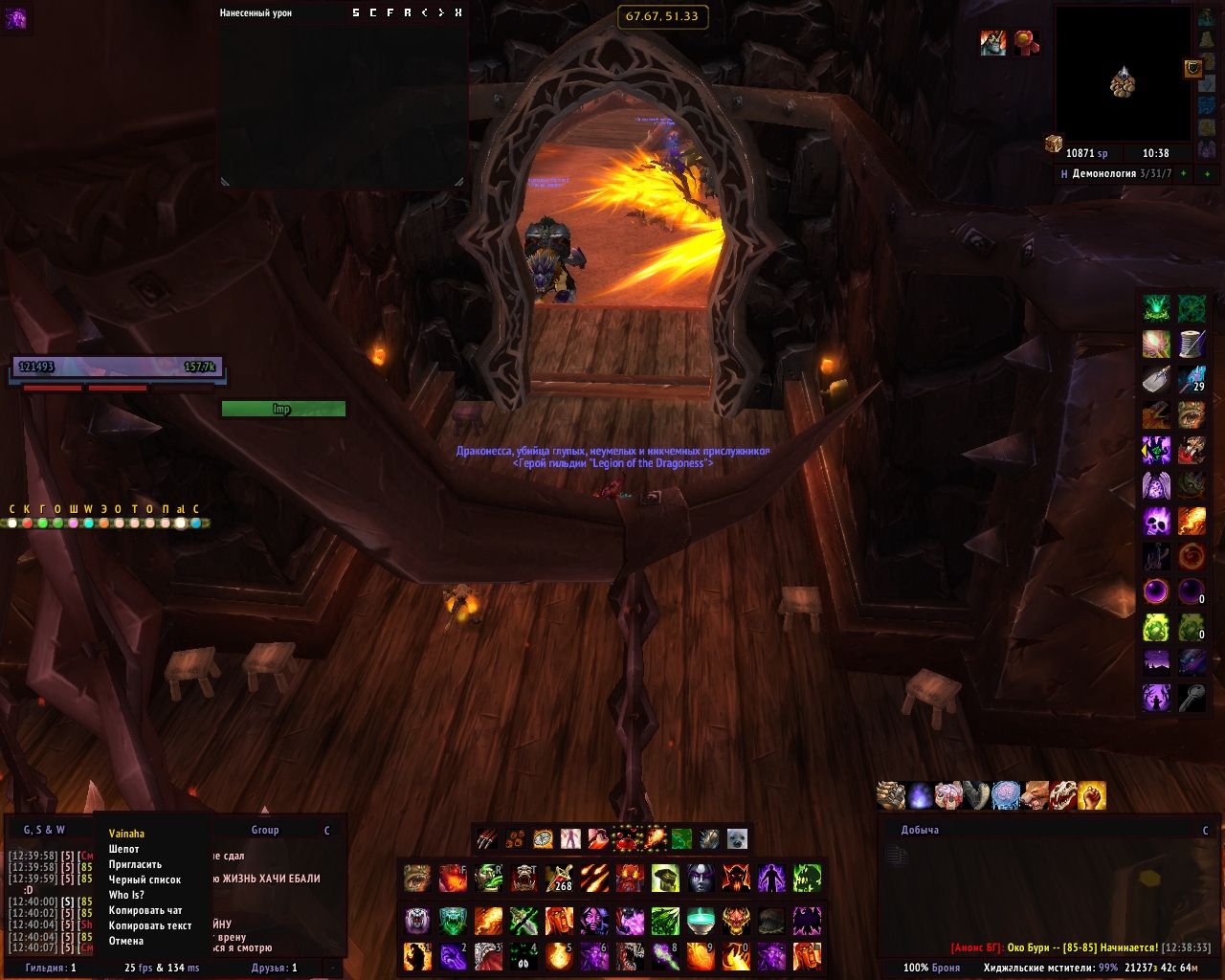
Task: Click the red ribbon award buff icon
Action: pos(1026,43)
